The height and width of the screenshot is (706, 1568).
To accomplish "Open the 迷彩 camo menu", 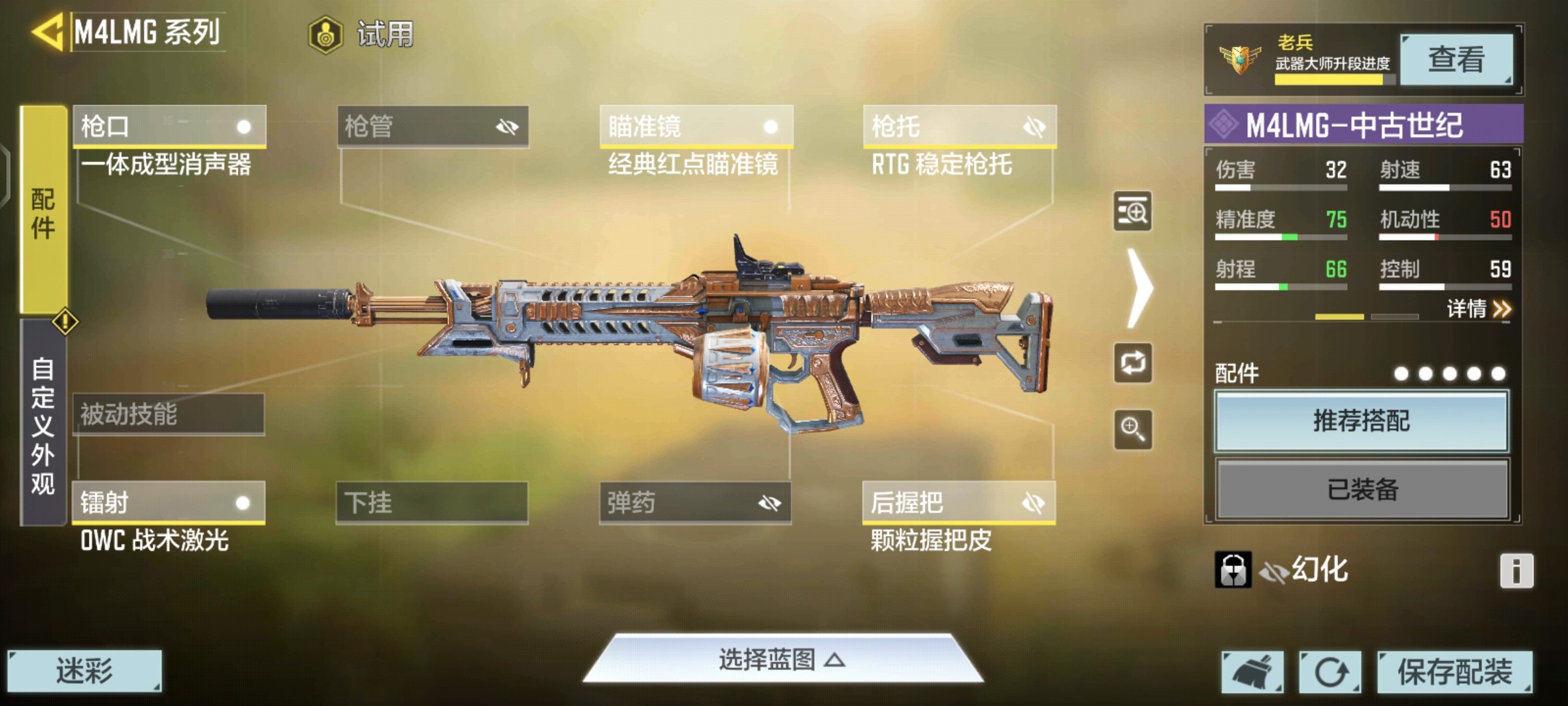I will (84, 671).
